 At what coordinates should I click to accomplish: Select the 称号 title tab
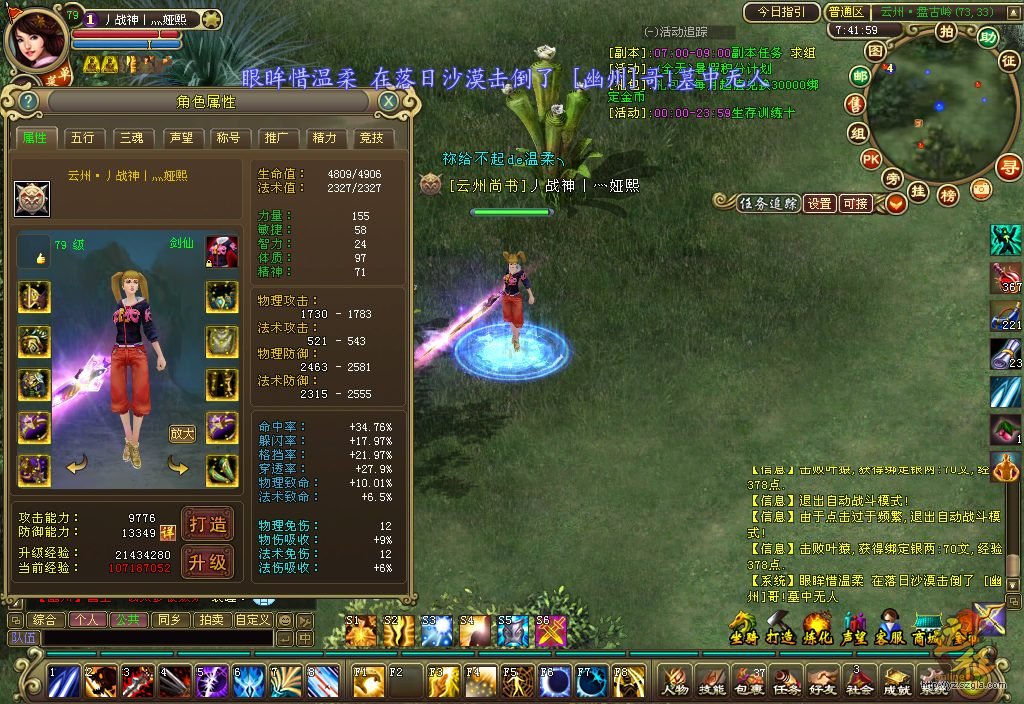point(228,138)
